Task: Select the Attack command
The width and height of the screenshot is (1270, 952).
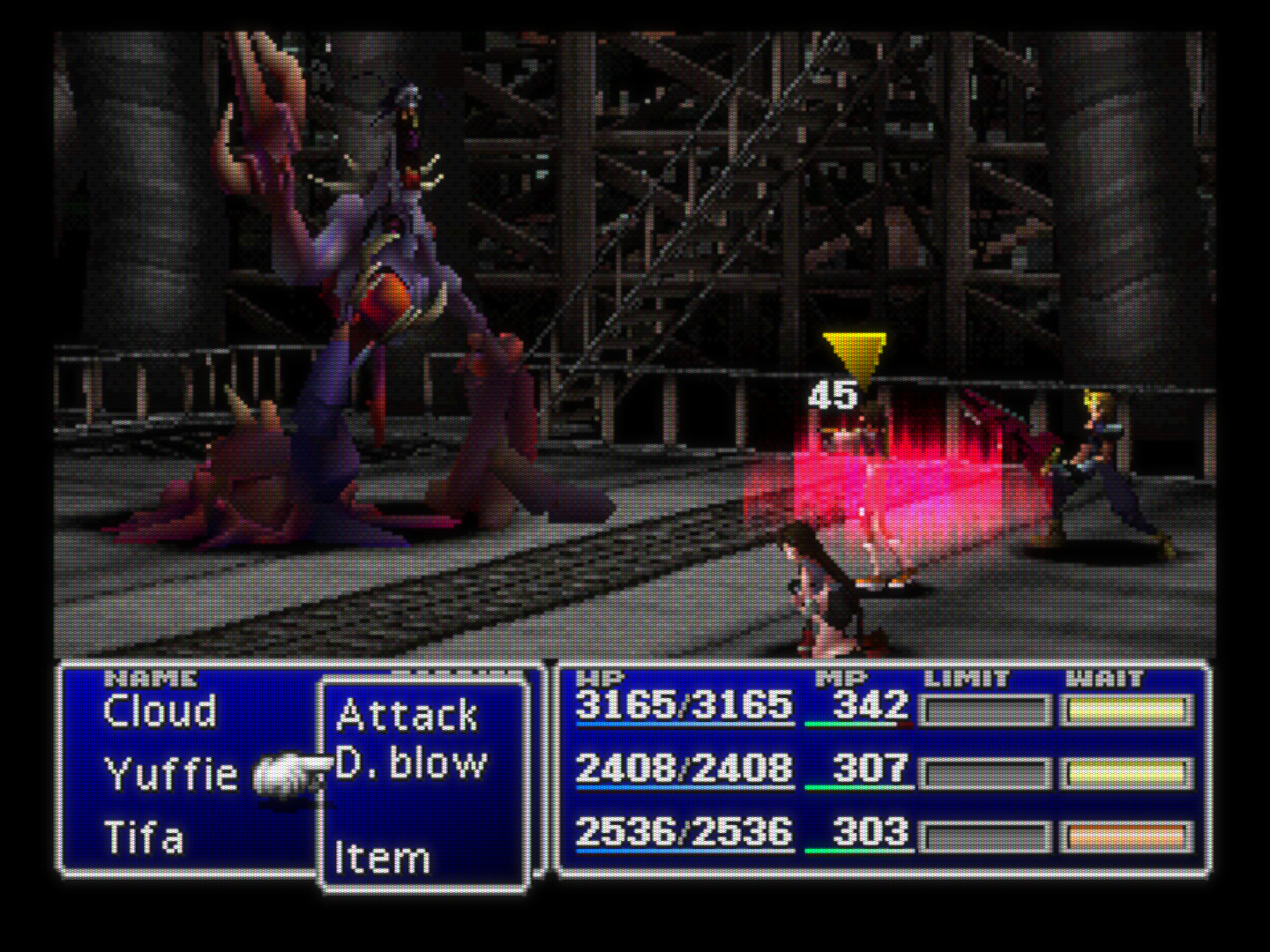Action: [407, 715]
